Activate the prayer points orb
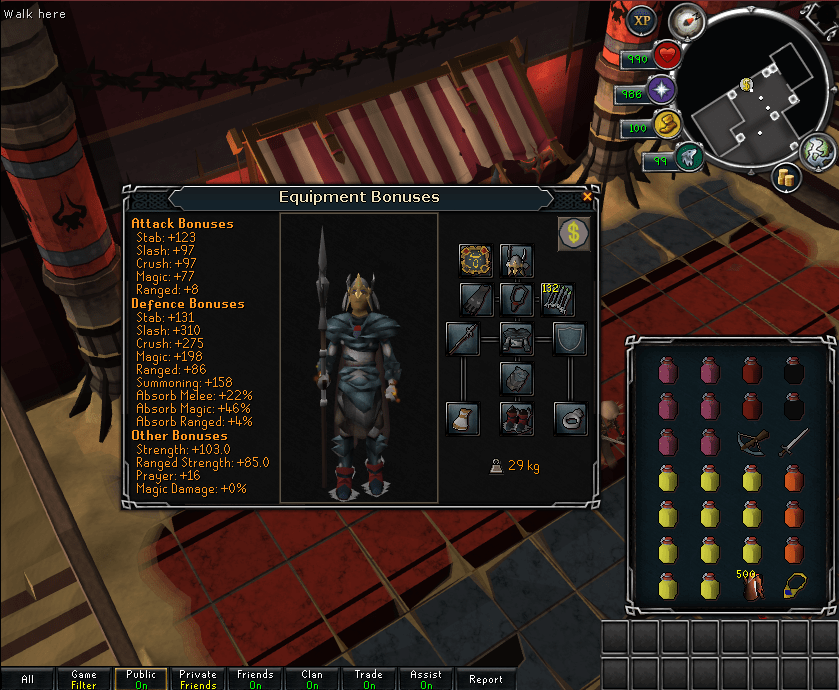 660,91
